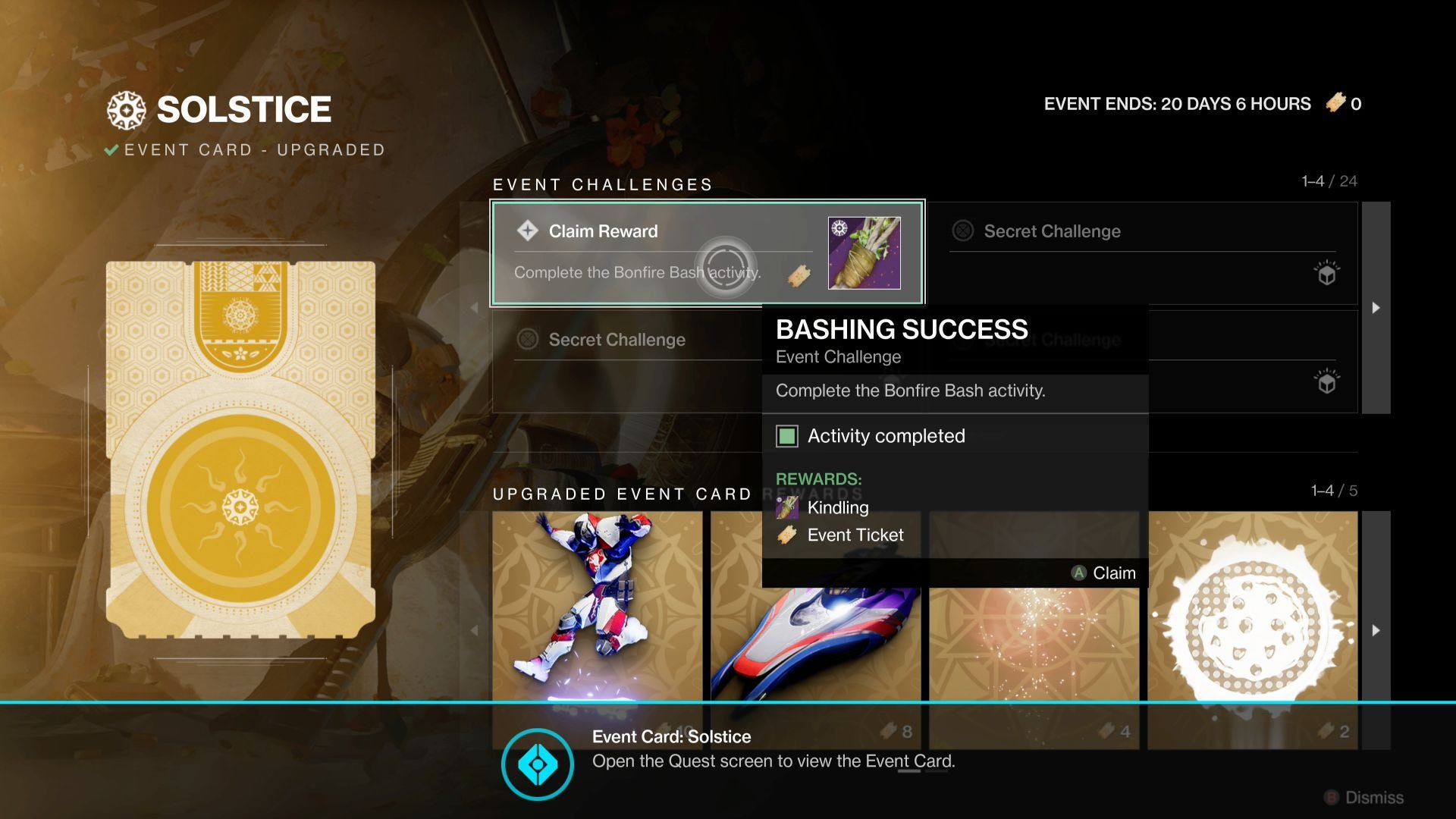This screenshot has height=819, width=1456.
Task: Click the Event Card prompt icon at bottom
Action: [539, 765]
